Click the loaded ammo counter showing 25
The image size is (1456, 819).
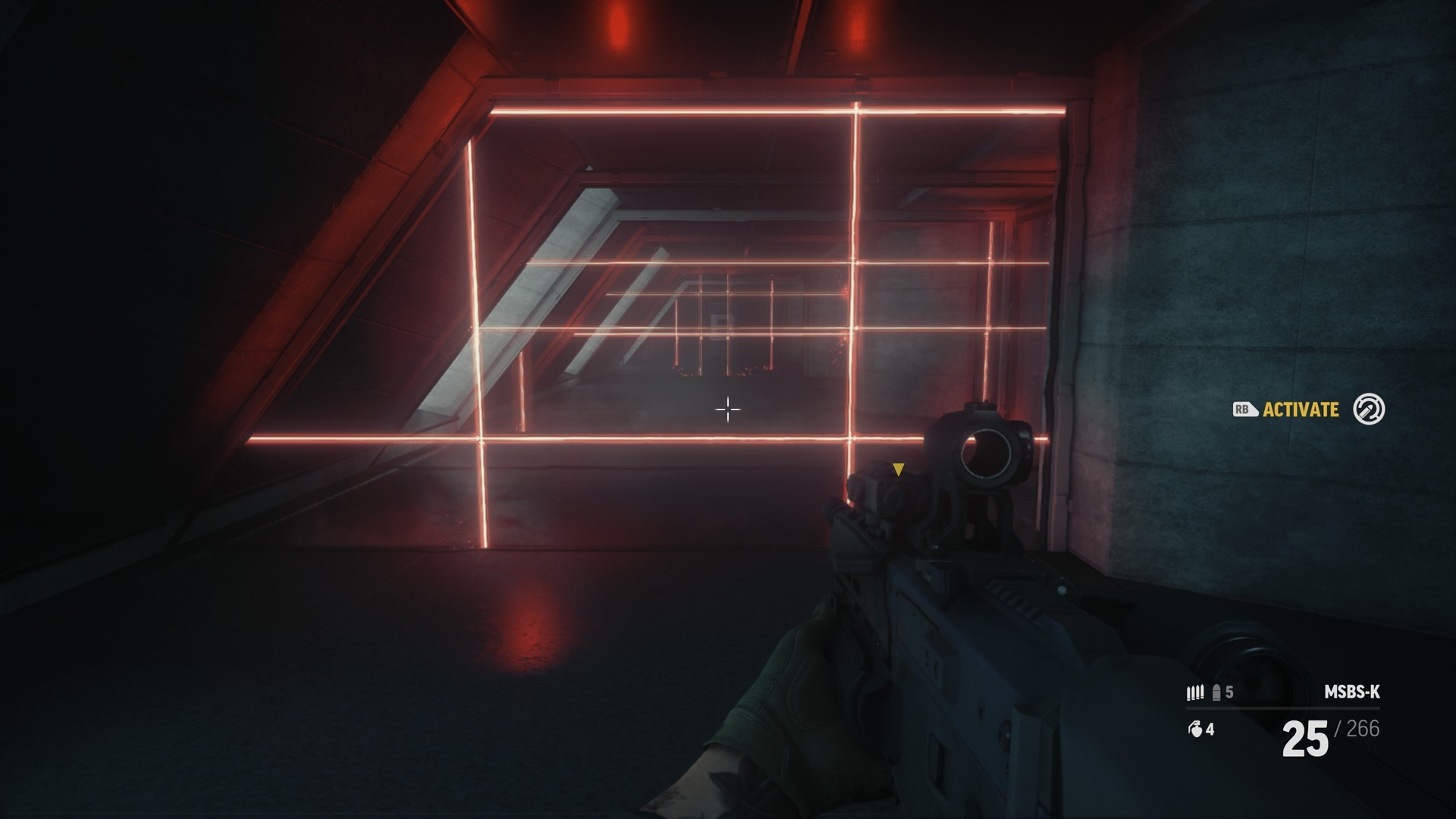pyautogui.click(x=1304, y=739)
